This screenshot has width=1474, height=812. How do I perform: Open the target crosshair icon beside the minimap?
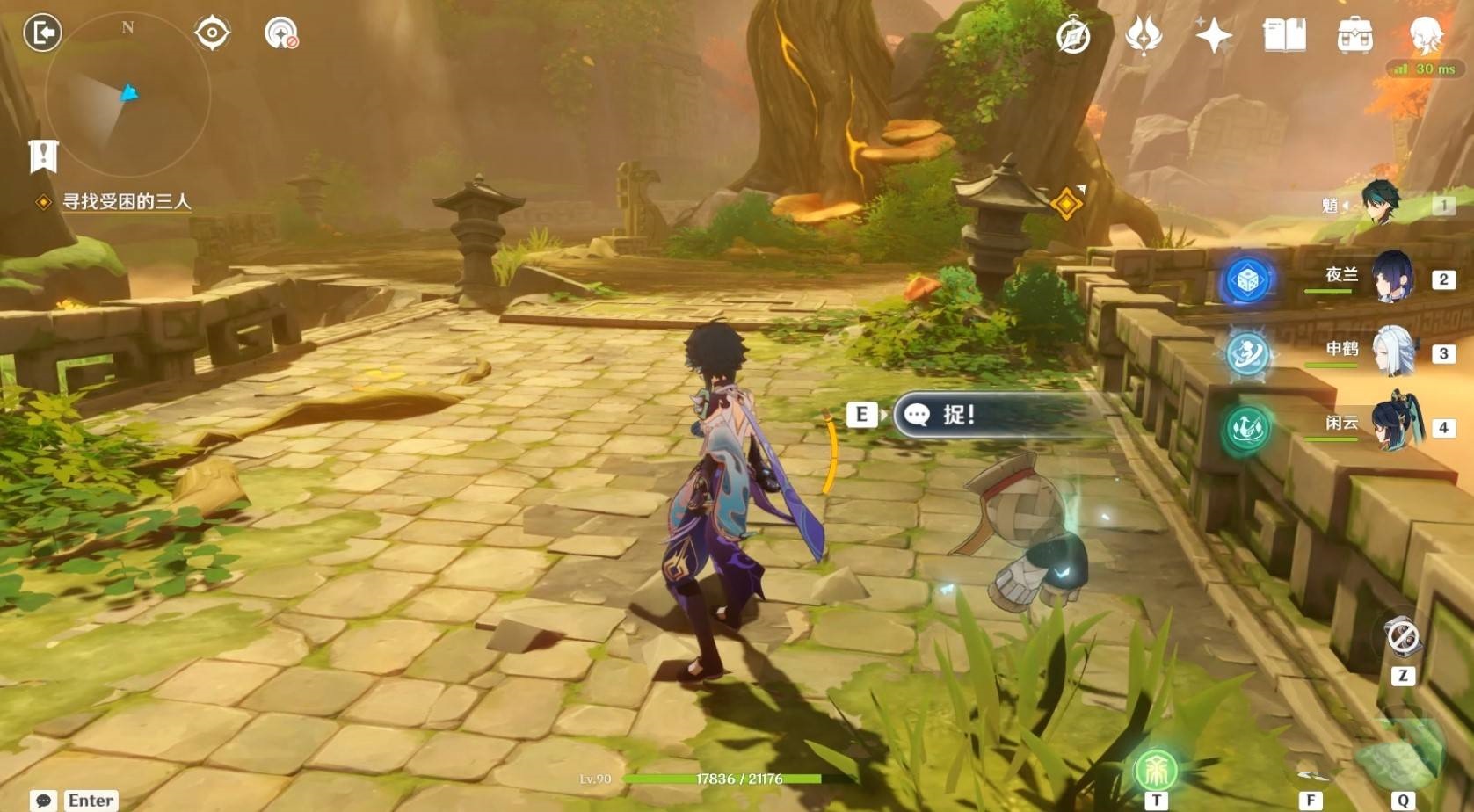click(x=212, y=33)
